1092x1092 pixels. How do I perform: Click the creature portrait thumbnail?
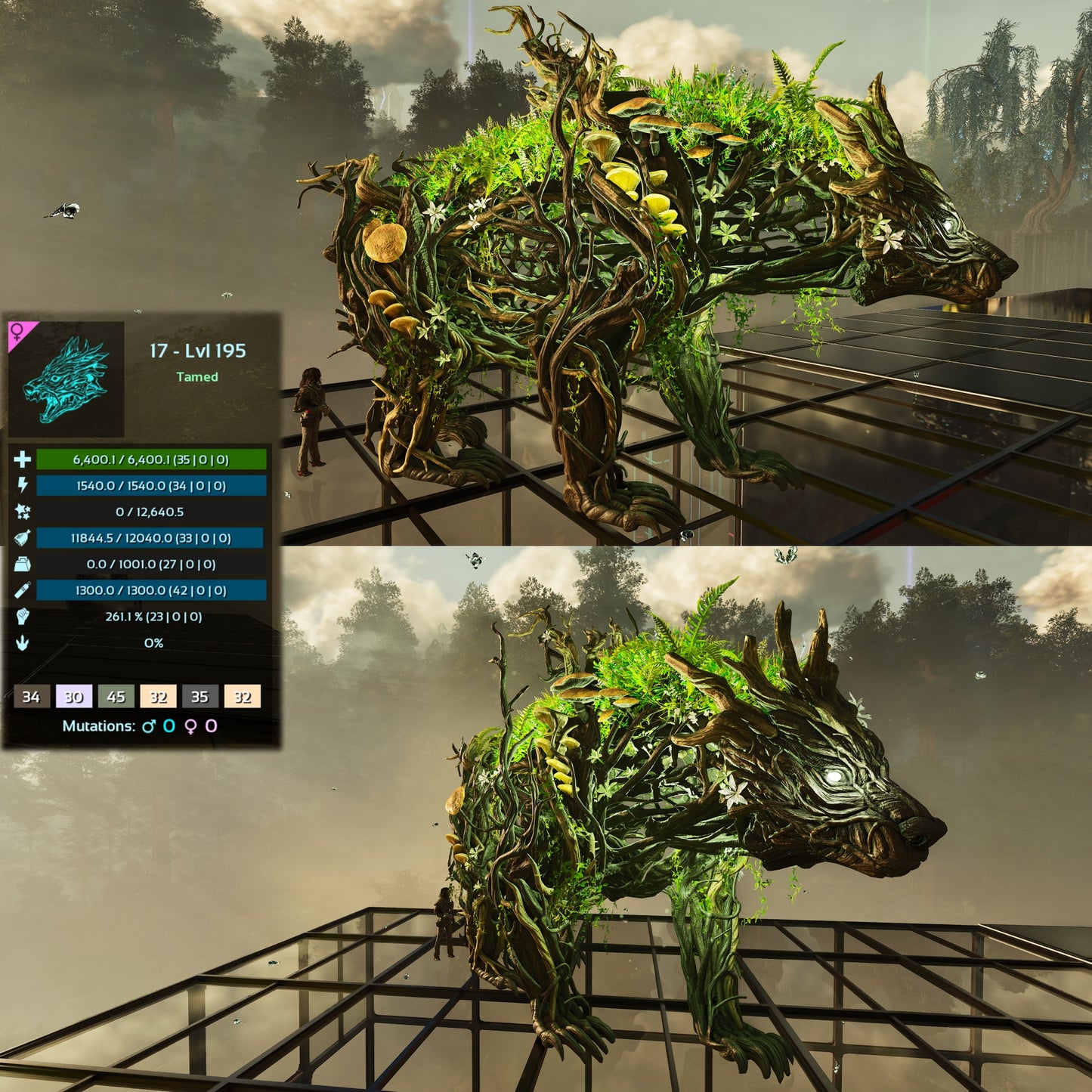tap(67, 379)
